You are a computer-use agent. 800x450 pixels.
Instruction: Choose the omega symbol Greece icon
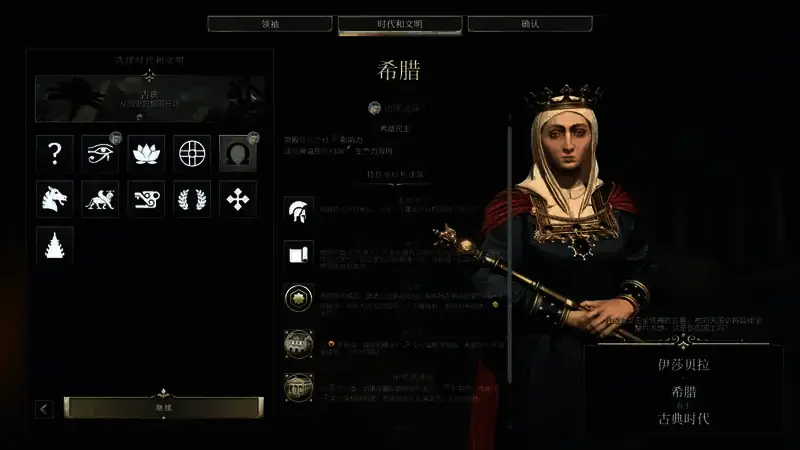click(x=238, y=153)
